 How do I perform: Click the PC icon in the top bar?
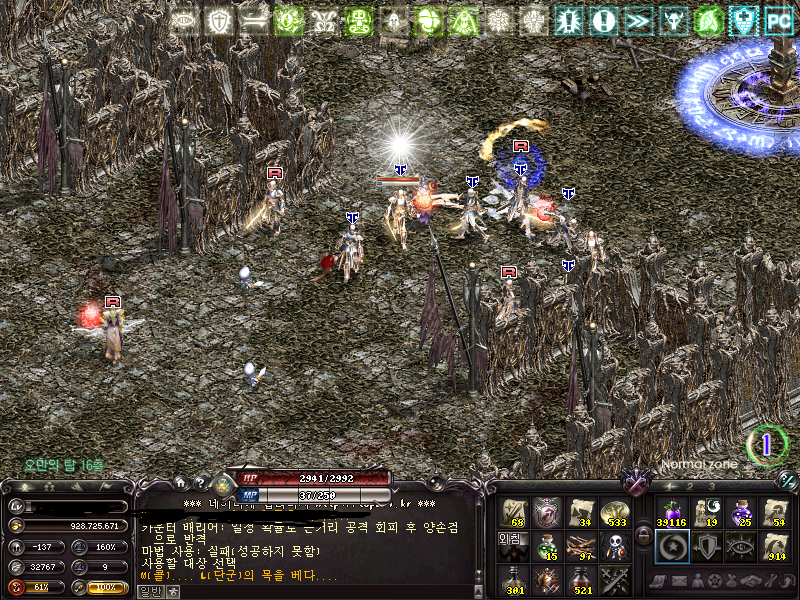778,20
